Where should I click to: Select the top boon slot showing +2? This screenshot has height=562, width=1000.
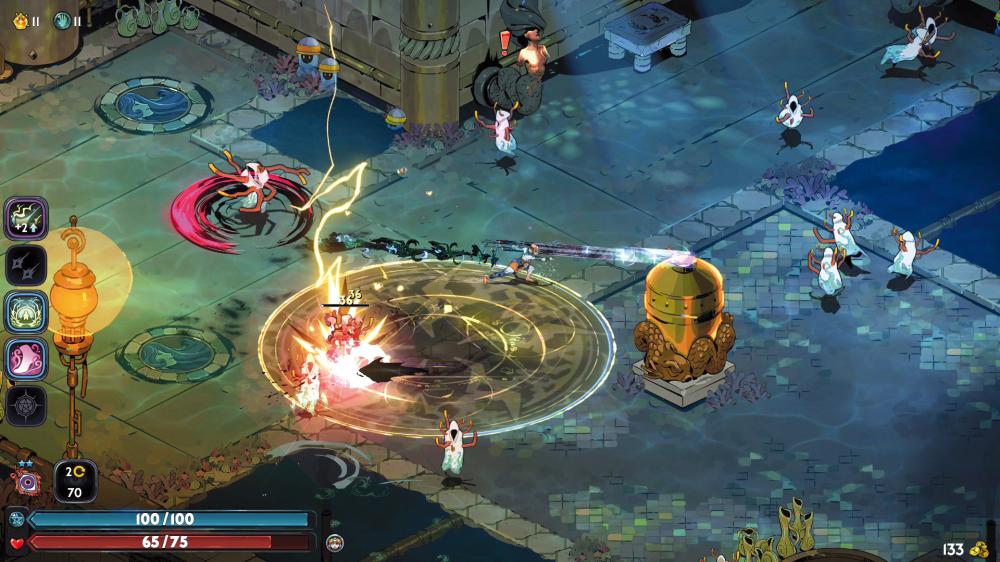tap(26, 218)
